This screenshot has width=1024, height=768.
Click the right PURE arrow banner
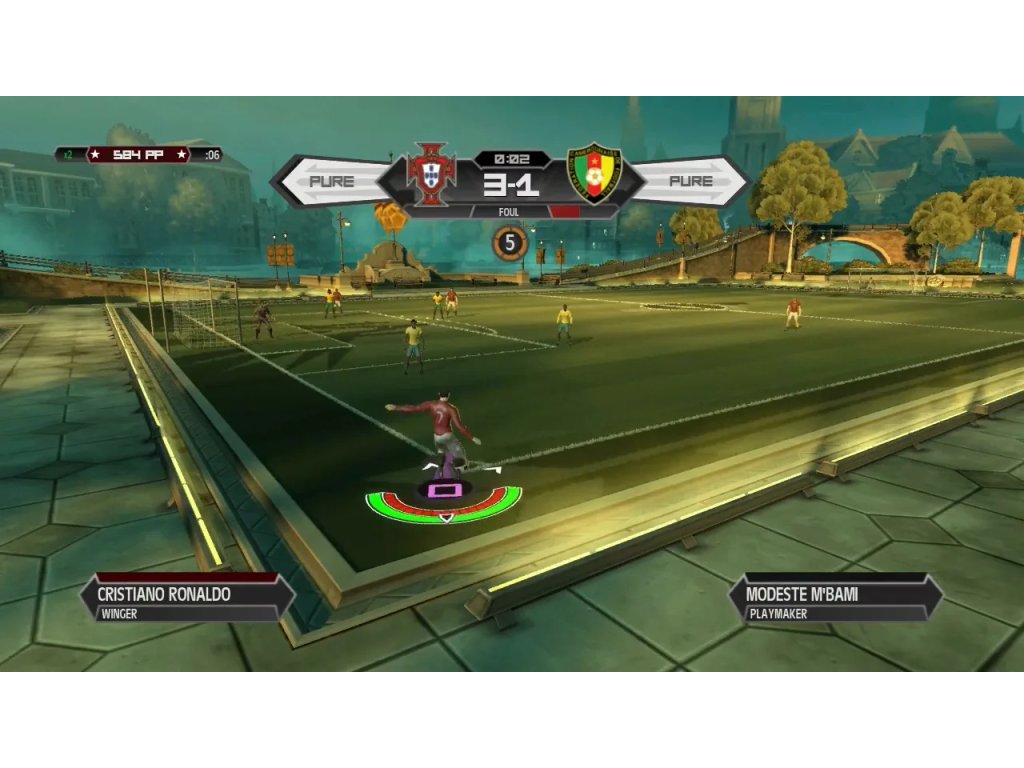pos(691,181)
